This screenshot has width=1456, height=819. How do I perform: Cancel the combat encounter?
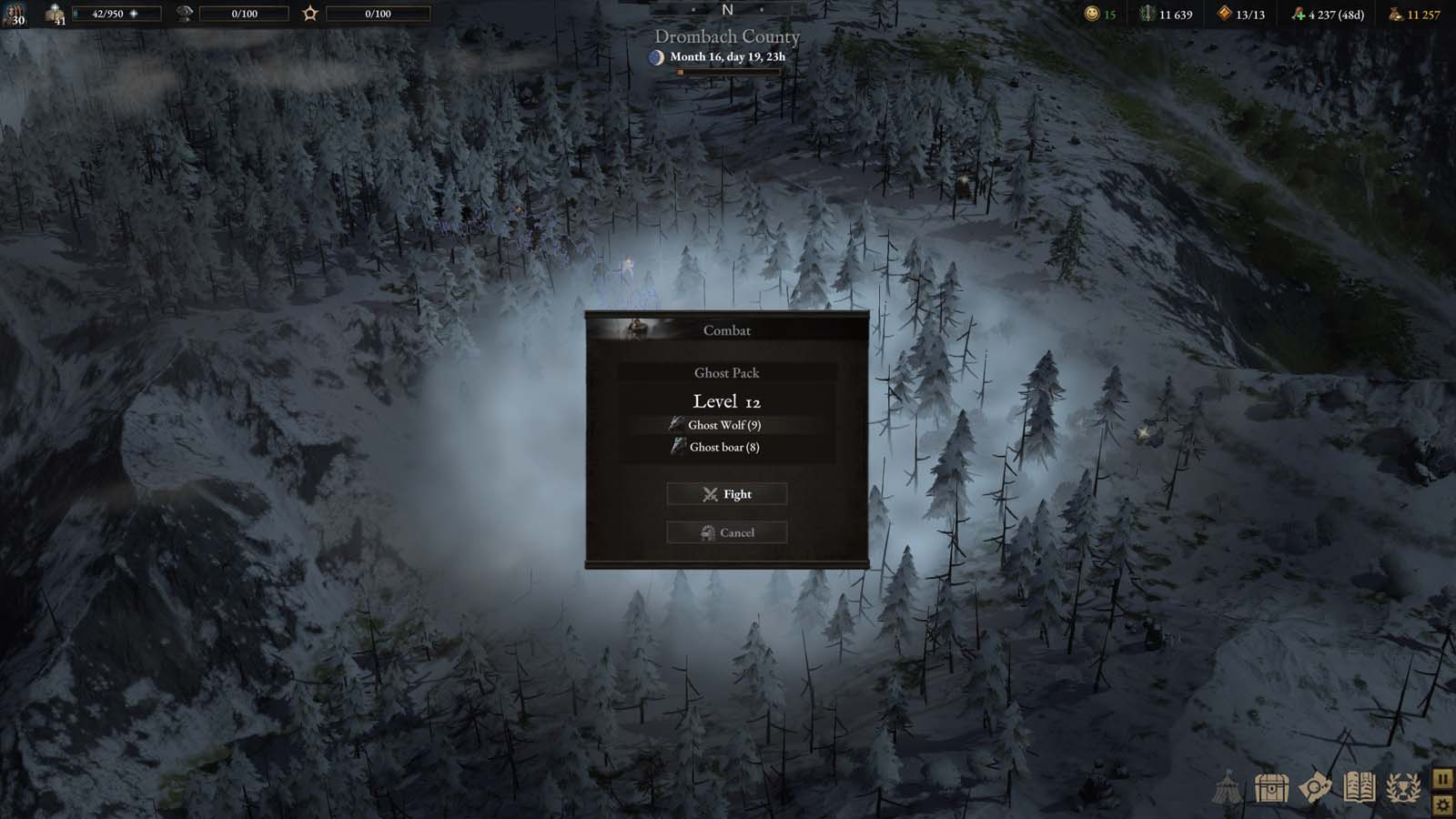[x=725, y=532]
